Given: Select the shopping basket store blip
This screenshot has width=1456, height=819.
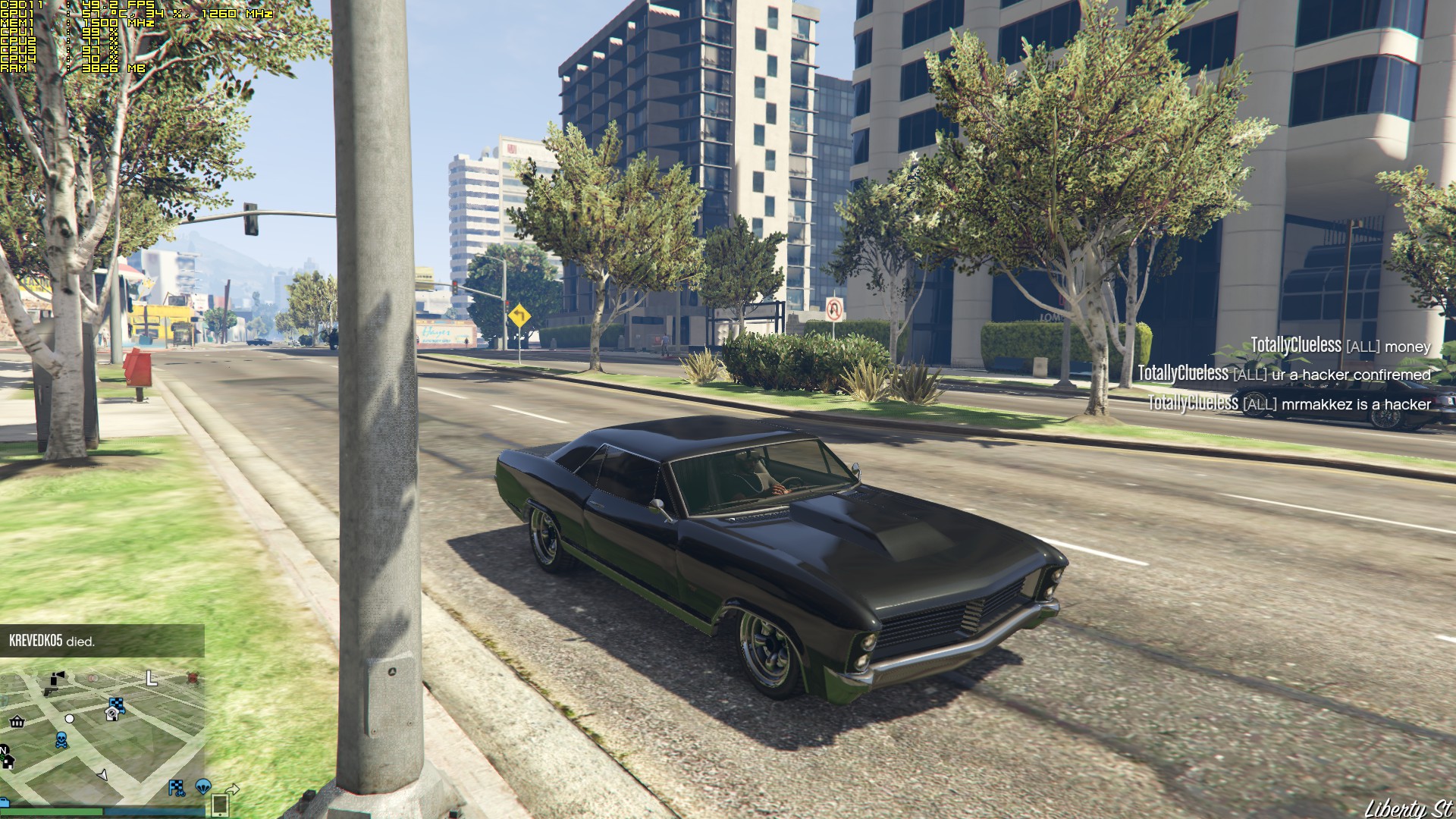Looking at the screenshot, I should tap(17, 721).
